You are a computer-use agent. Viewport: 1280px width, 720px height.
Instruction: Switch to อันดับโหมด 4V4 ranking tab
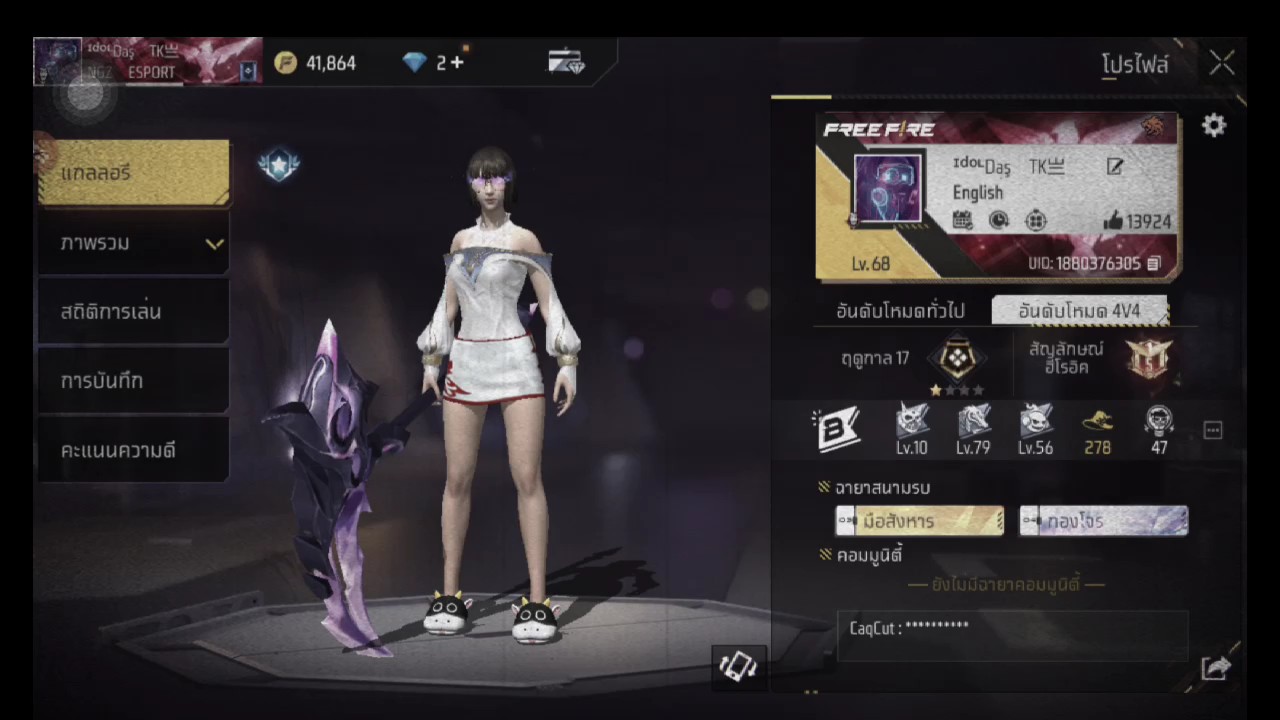(x=1079, y=311)
